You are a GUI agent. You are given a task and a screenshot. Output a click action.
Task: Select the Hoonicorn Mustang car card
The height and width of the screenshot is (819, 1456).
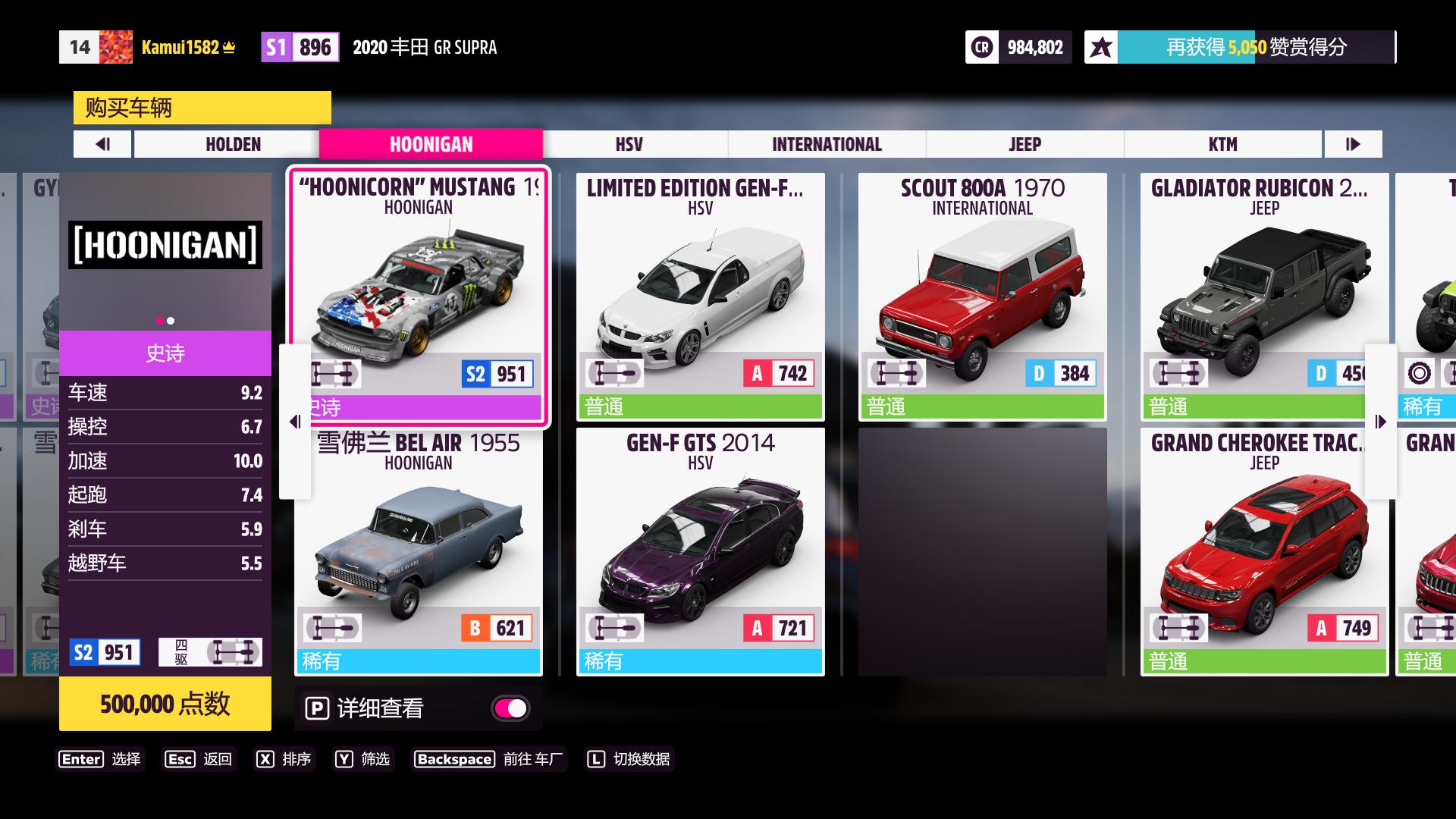[x=419, y=296]
